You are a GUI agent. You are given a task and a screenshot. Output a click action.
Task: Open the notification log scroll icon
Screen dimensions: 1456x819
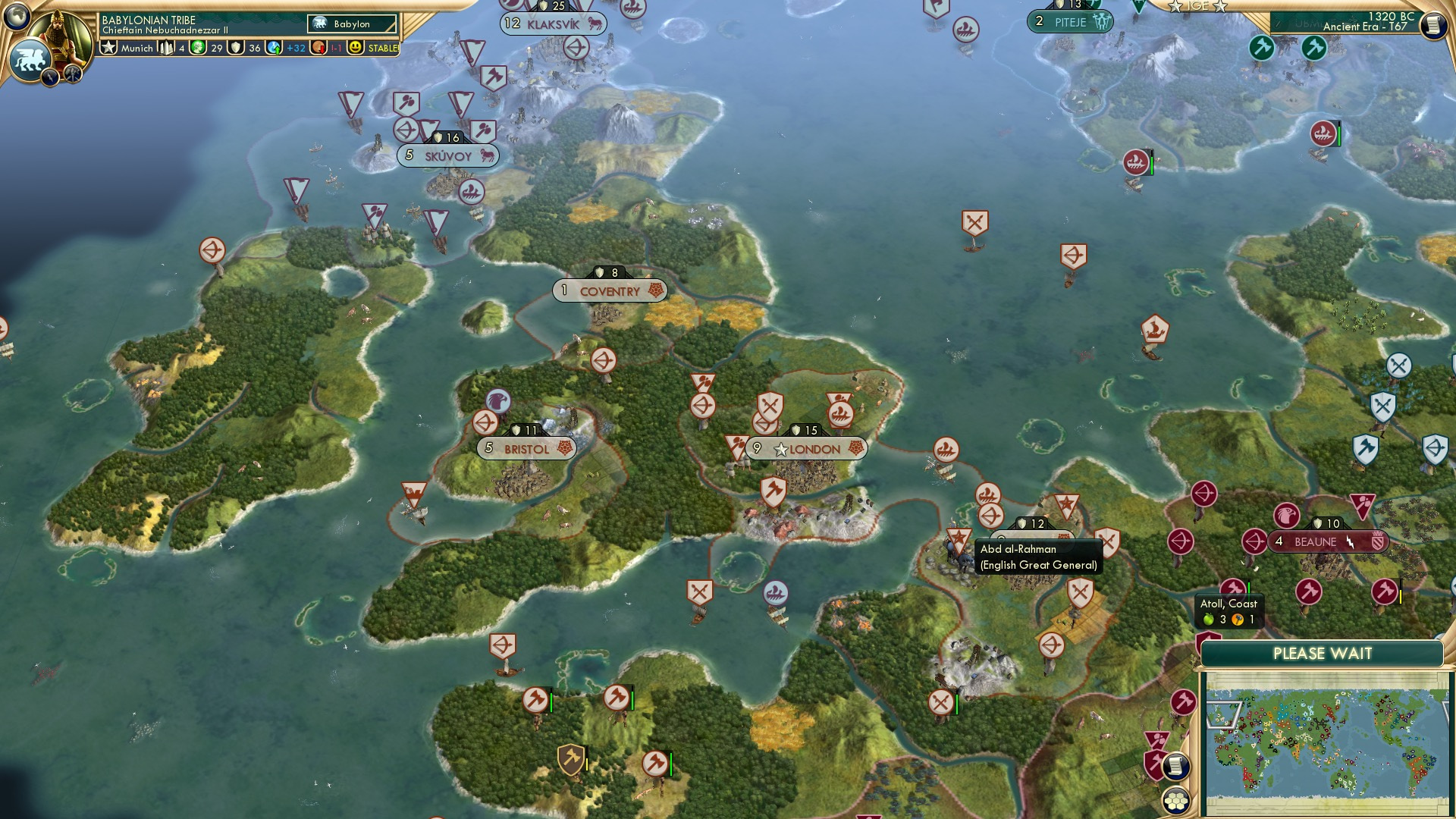1176,766
